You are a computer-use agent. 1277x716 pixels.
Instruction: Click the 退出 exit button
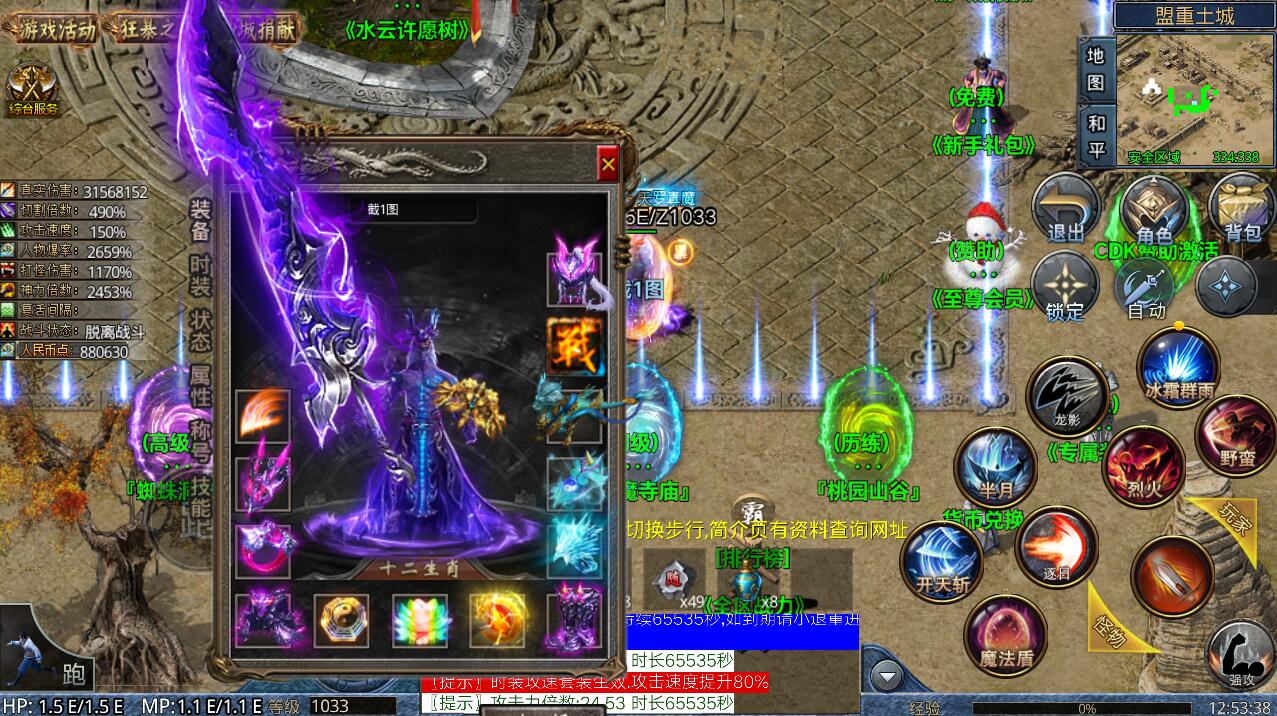pyautogui.click(x=1066, y=210)
